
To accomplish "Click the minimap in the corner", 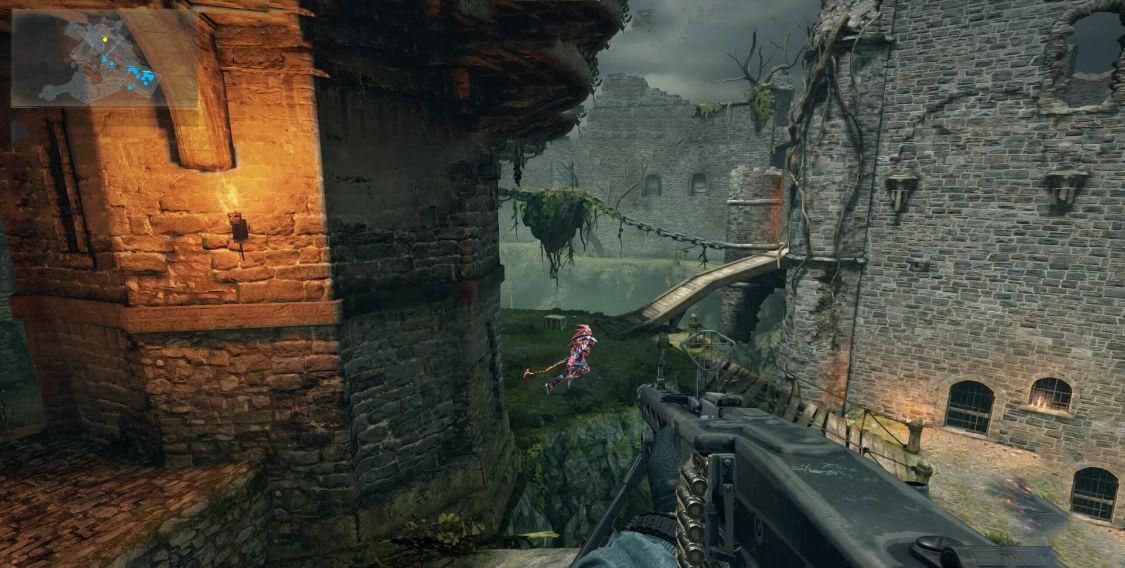I will click(x=104, y=58).
